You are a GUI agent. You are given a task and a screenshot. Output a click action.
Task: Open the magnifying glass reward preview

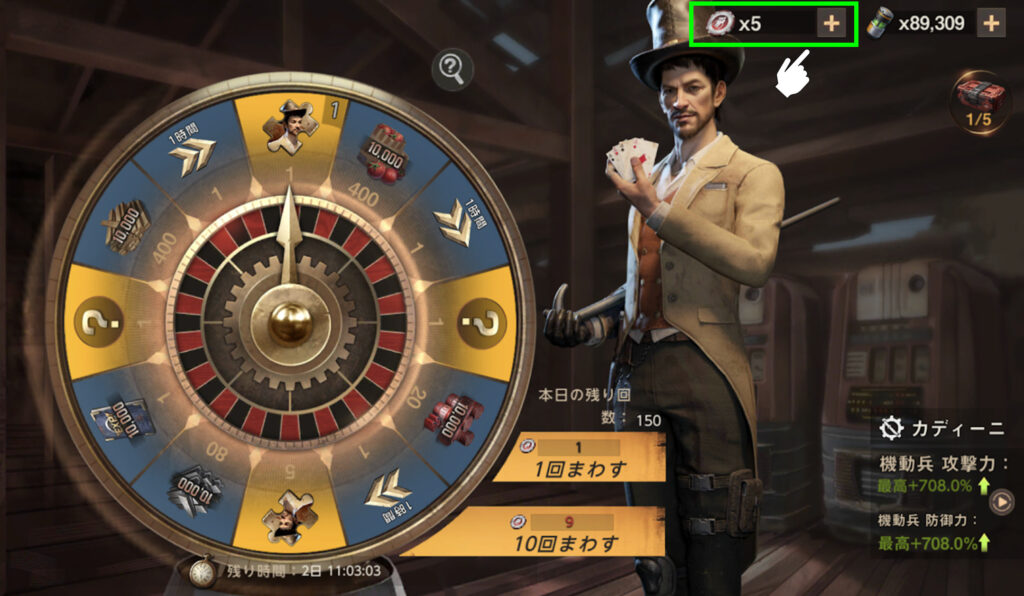pos(453,69)
